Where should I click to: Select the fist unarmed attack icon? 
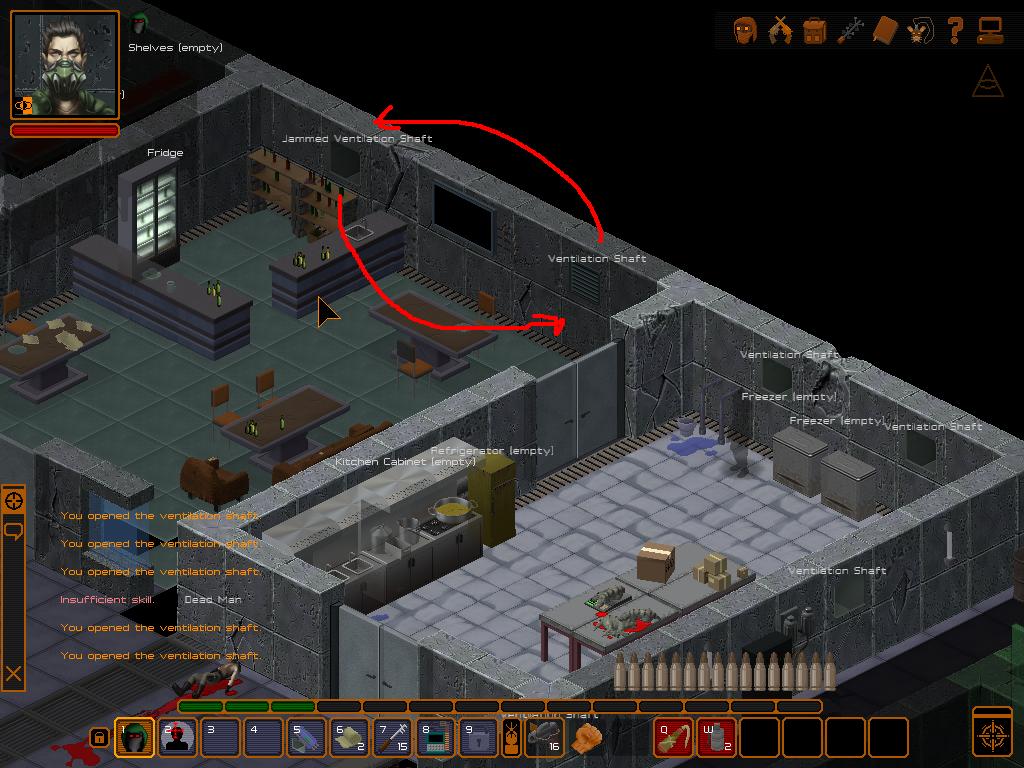click(x=587, y=738)
